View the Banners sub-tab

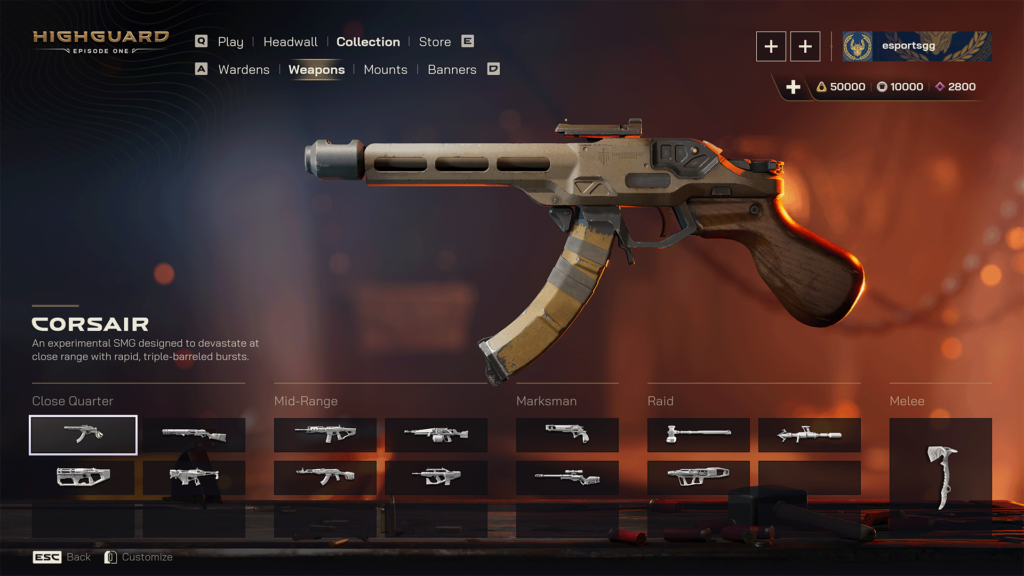452,70
